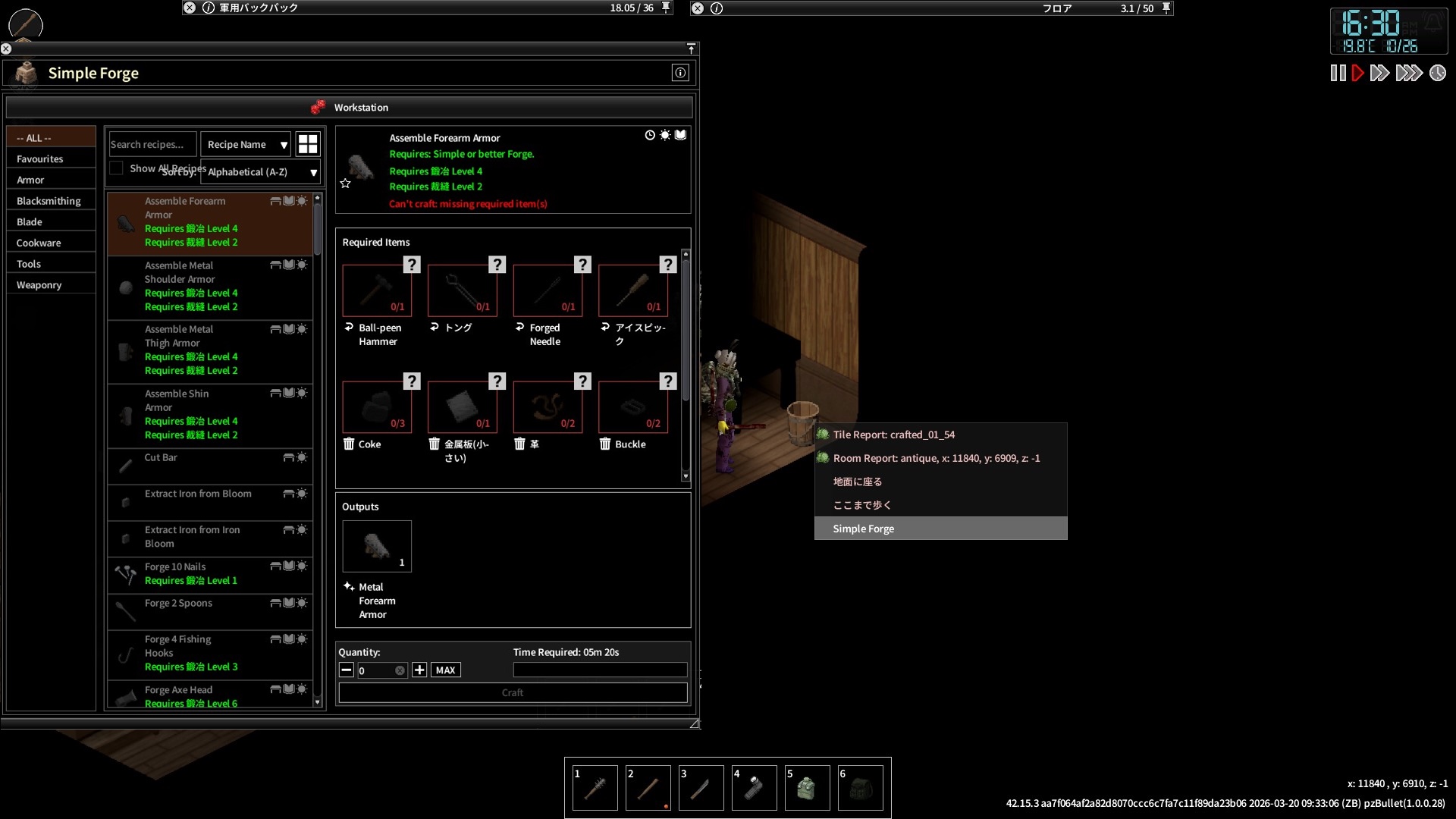
Task: Select hotbar slot 5 backpack item
Action: coord(806,789)
